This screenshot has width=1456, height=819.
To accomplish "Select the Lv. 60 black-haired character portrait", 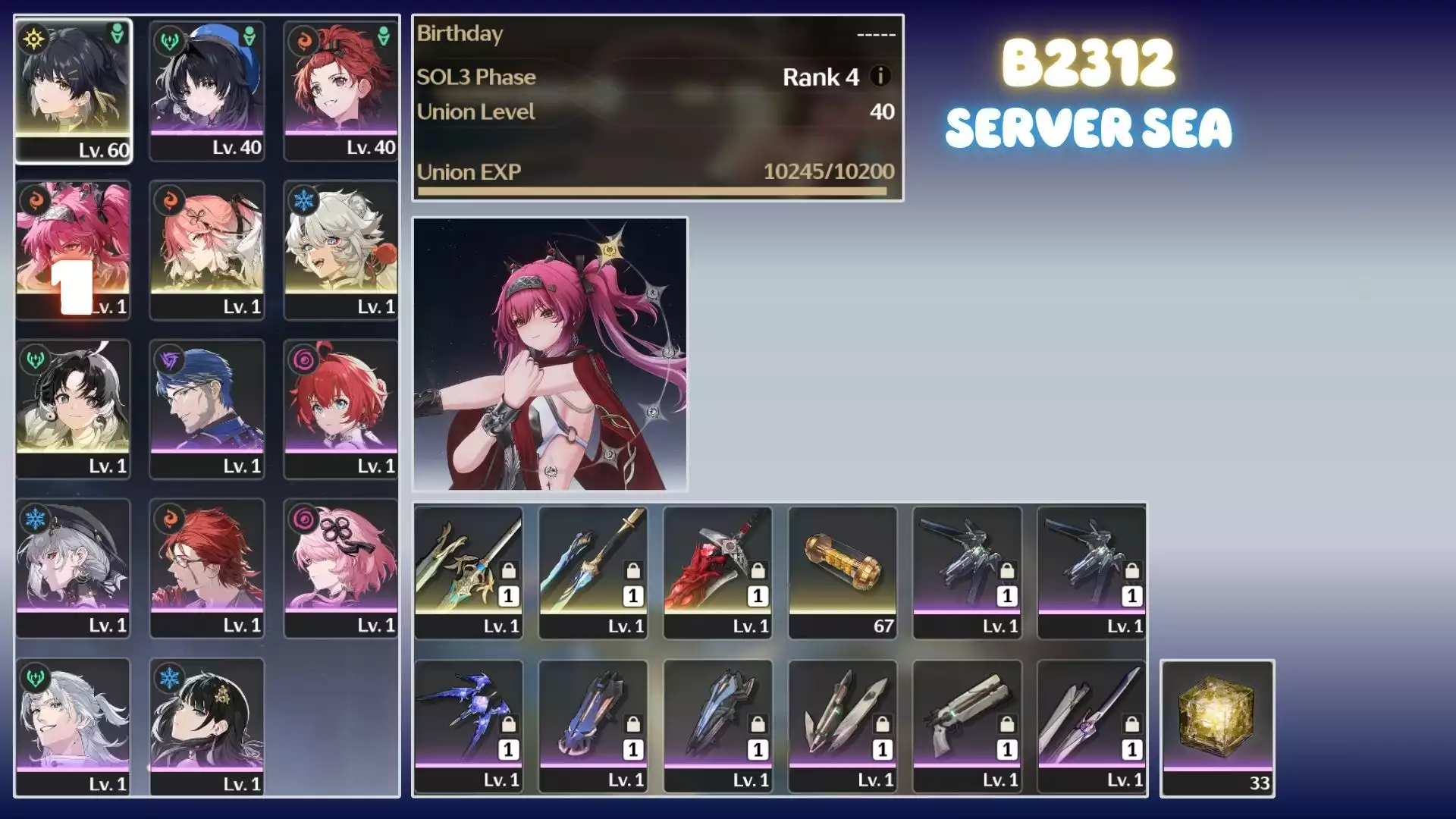I will pos(74,90).
